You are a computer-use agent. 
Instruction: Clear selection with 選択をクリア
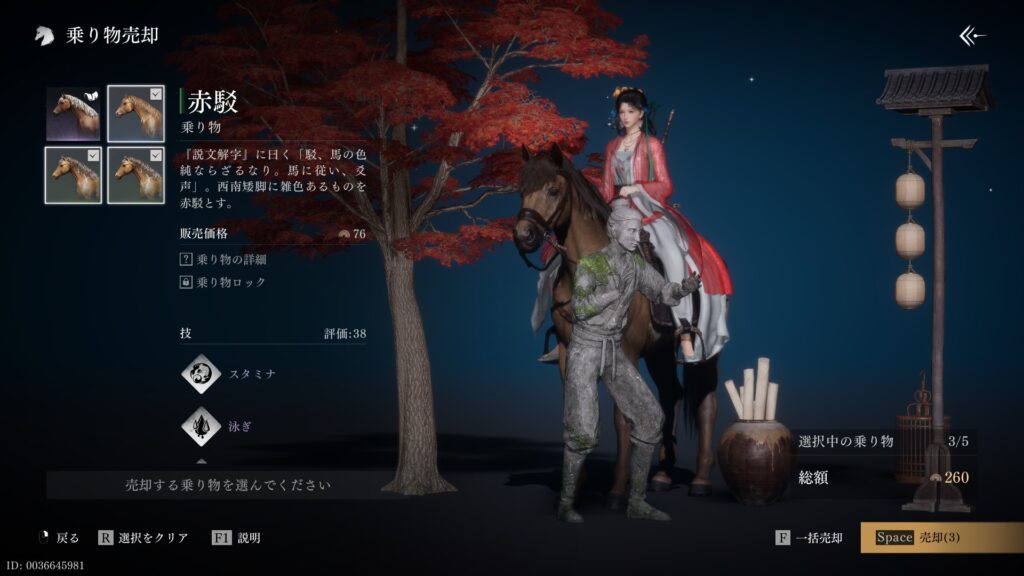[143, 538]
